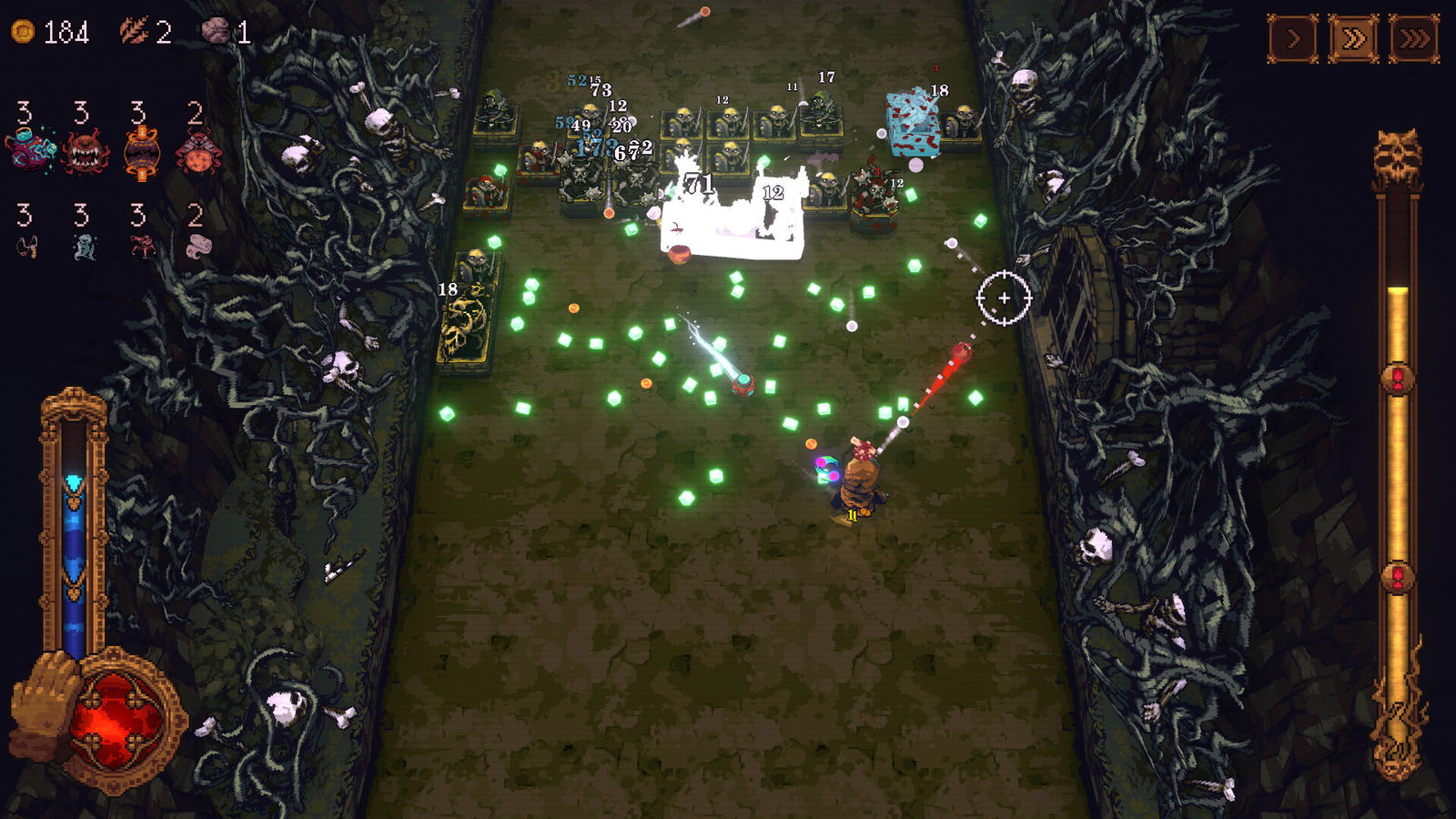Select the sparkling purple potion ball icon
1456x819 pixels.
pos(29,150)
